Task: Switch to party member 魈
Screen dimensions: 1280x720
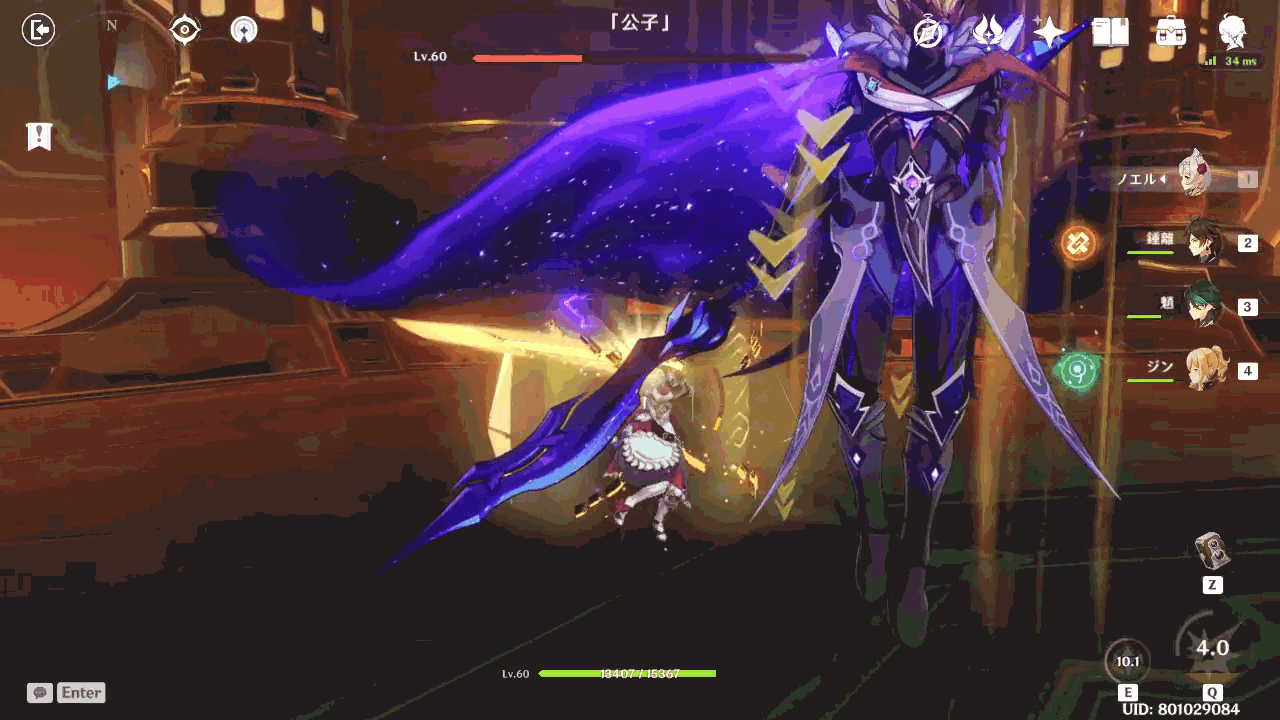Action: click(1201, 306)
